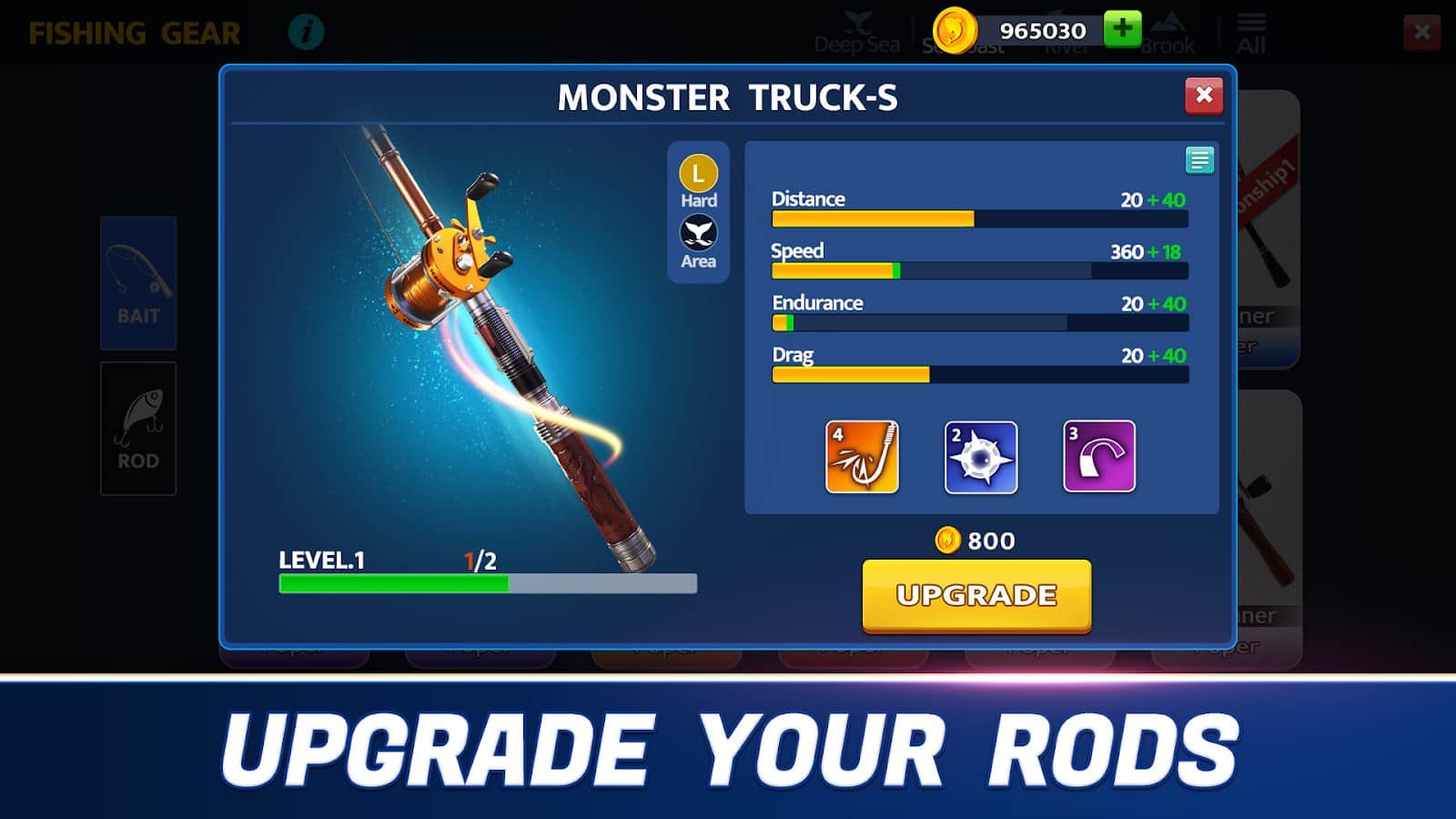Close the Fishing Gear screen
This screenshot has height=819, width=1456.
click(x=1421, y=33)
